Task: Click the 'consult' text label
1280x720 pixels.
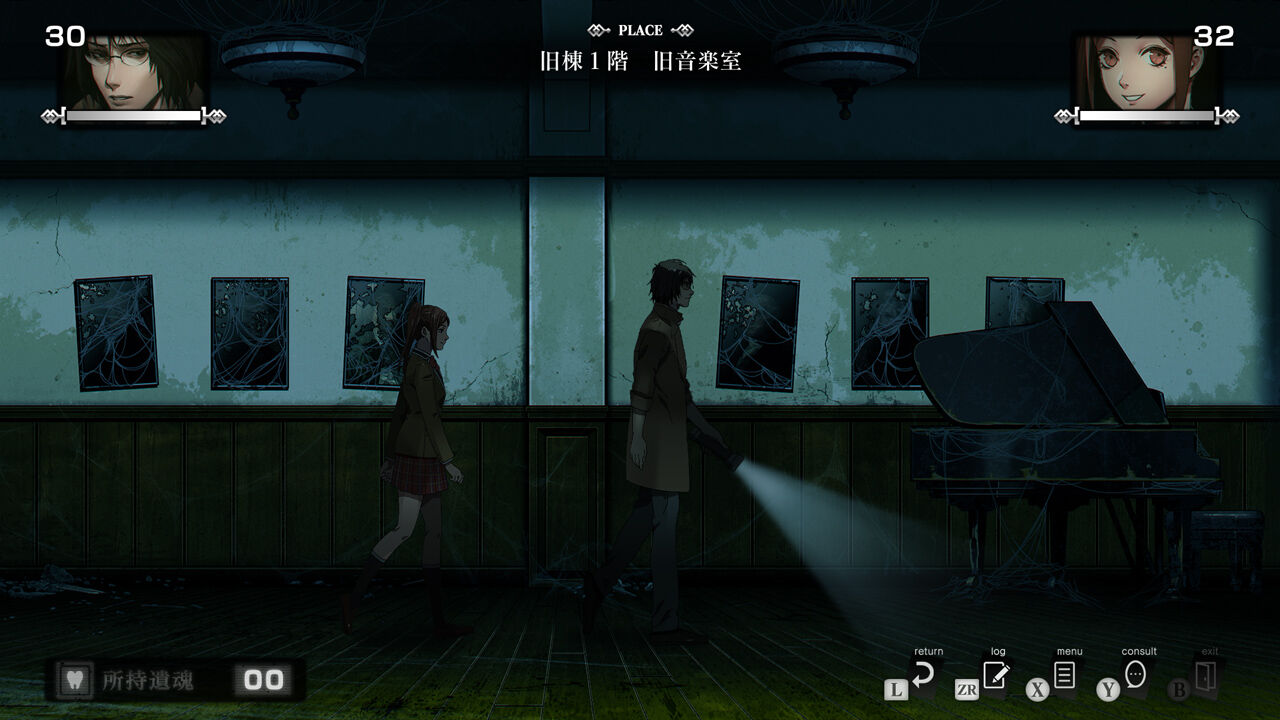Action: click(x=1138, y=650)
